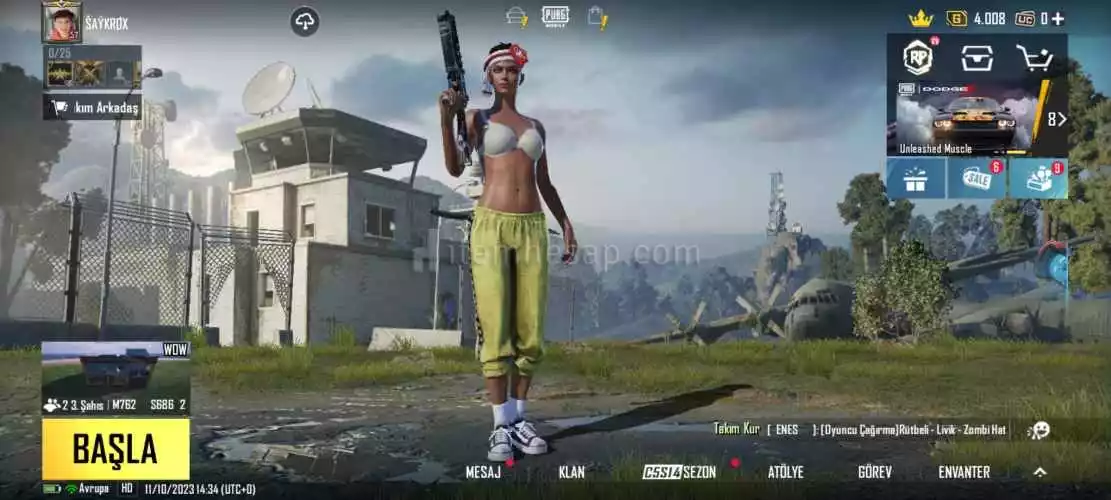Open the shopping cart store
The image size is (1111, 500).
pyautogui.click(x=1034, y=58)
